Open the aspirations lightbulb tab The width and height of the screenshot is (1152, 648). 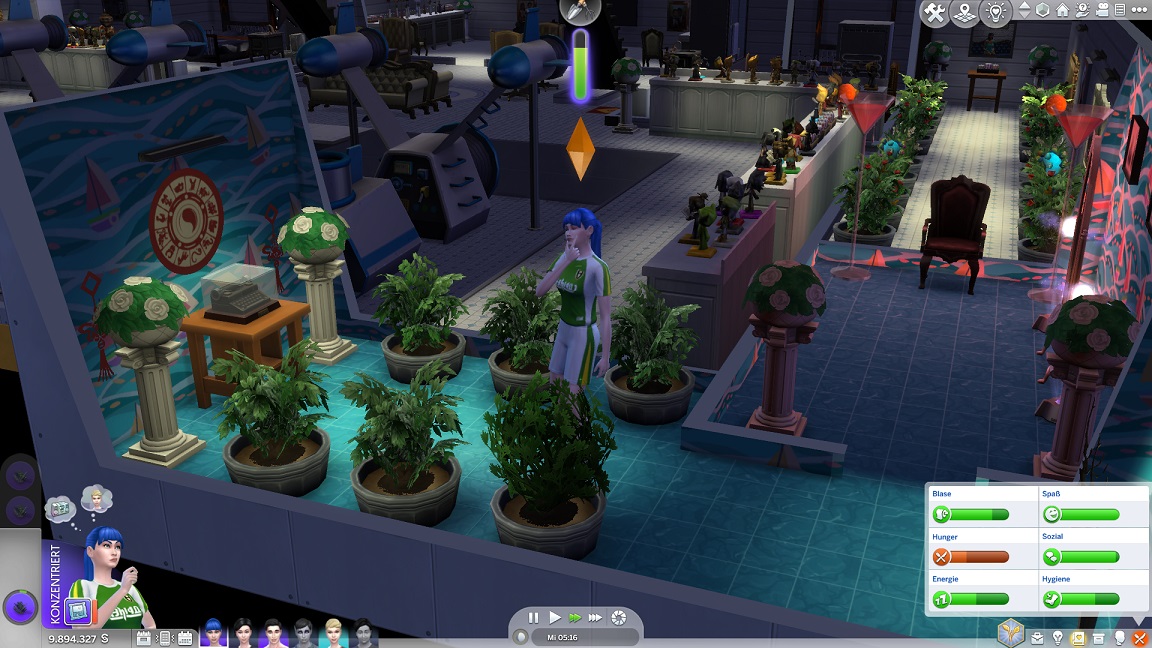click(x=1058, y=637)
